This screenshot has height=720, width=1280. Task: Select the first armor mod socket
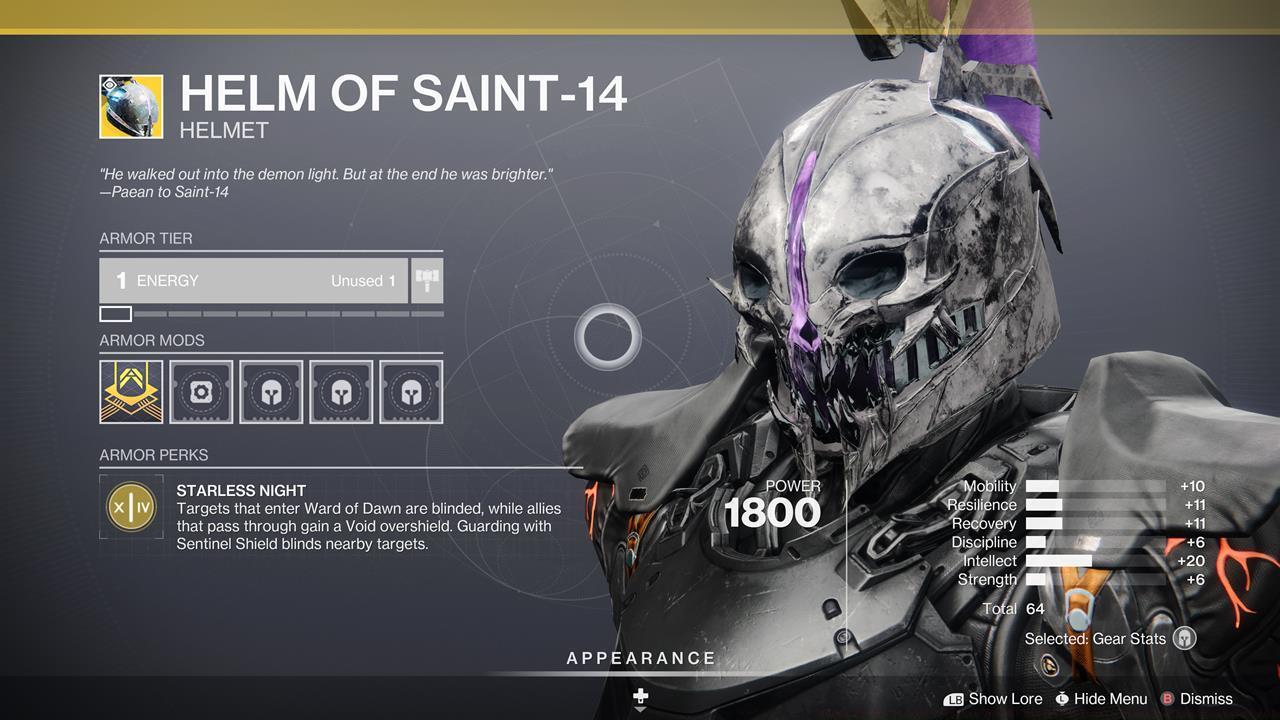point(131,391)
